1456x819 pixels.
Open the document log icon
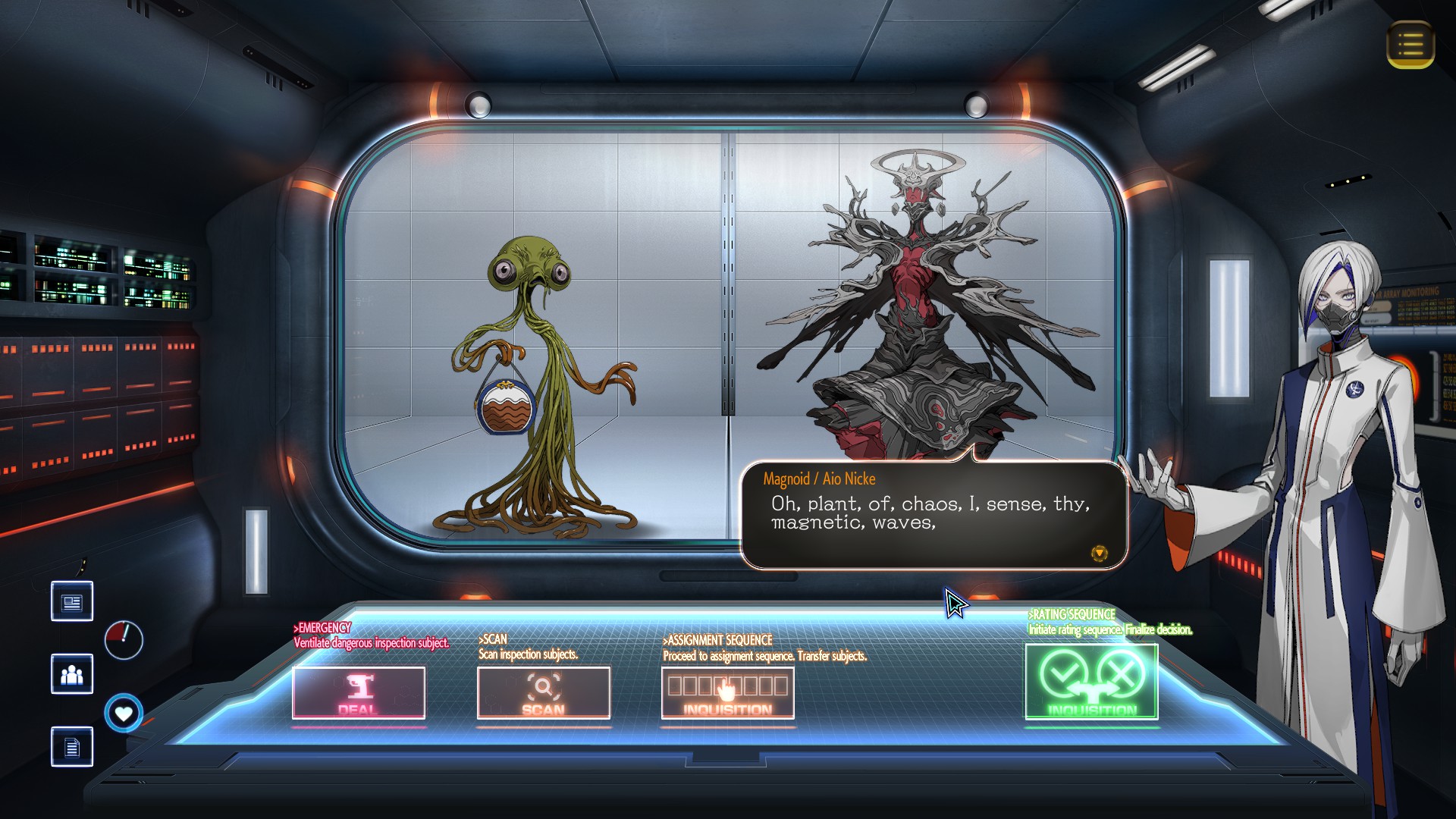[x=72, y=747]
